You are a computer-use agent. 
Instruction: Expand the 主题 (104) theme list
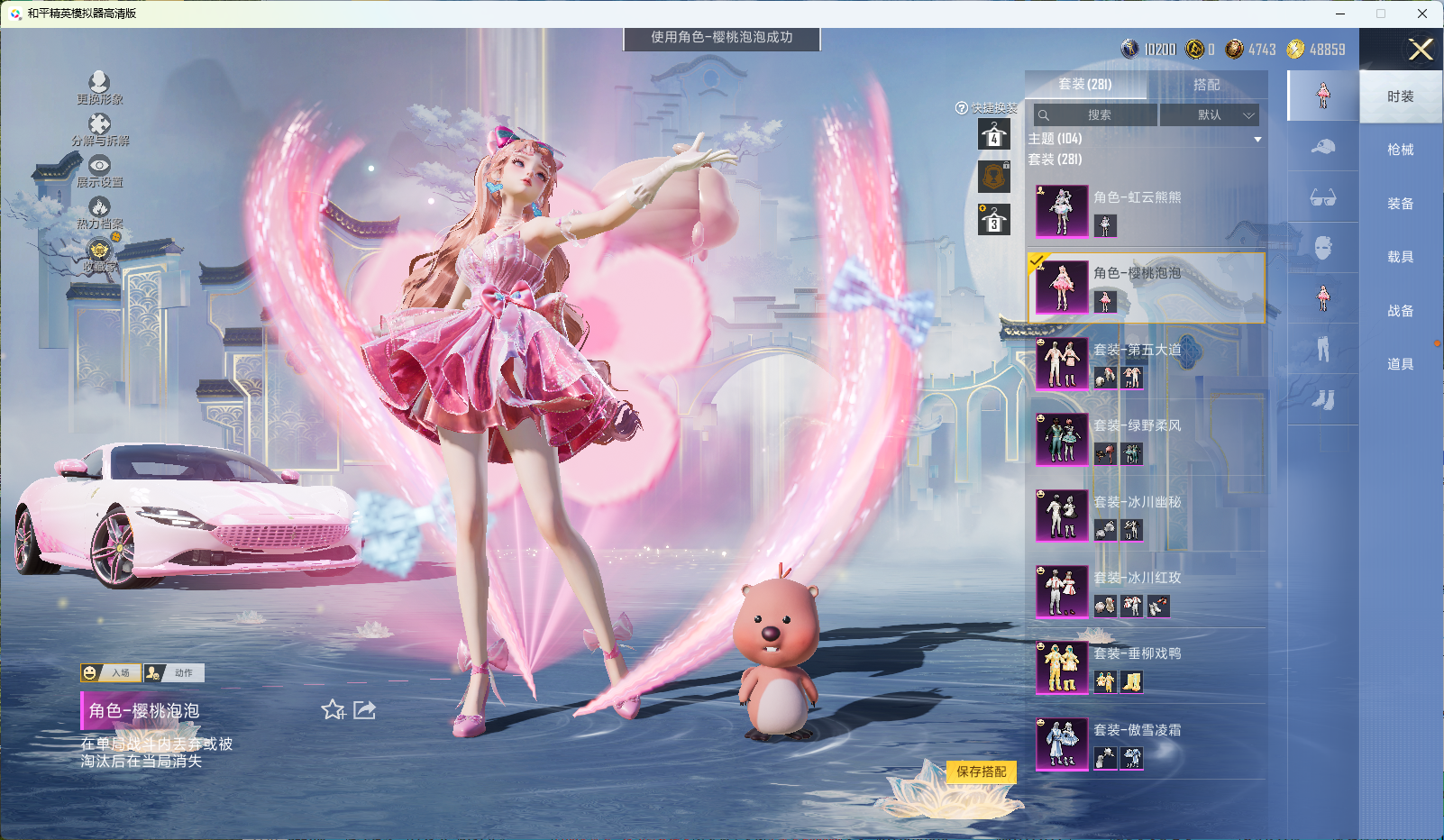pyautogui.click(x=1257, y=139)
